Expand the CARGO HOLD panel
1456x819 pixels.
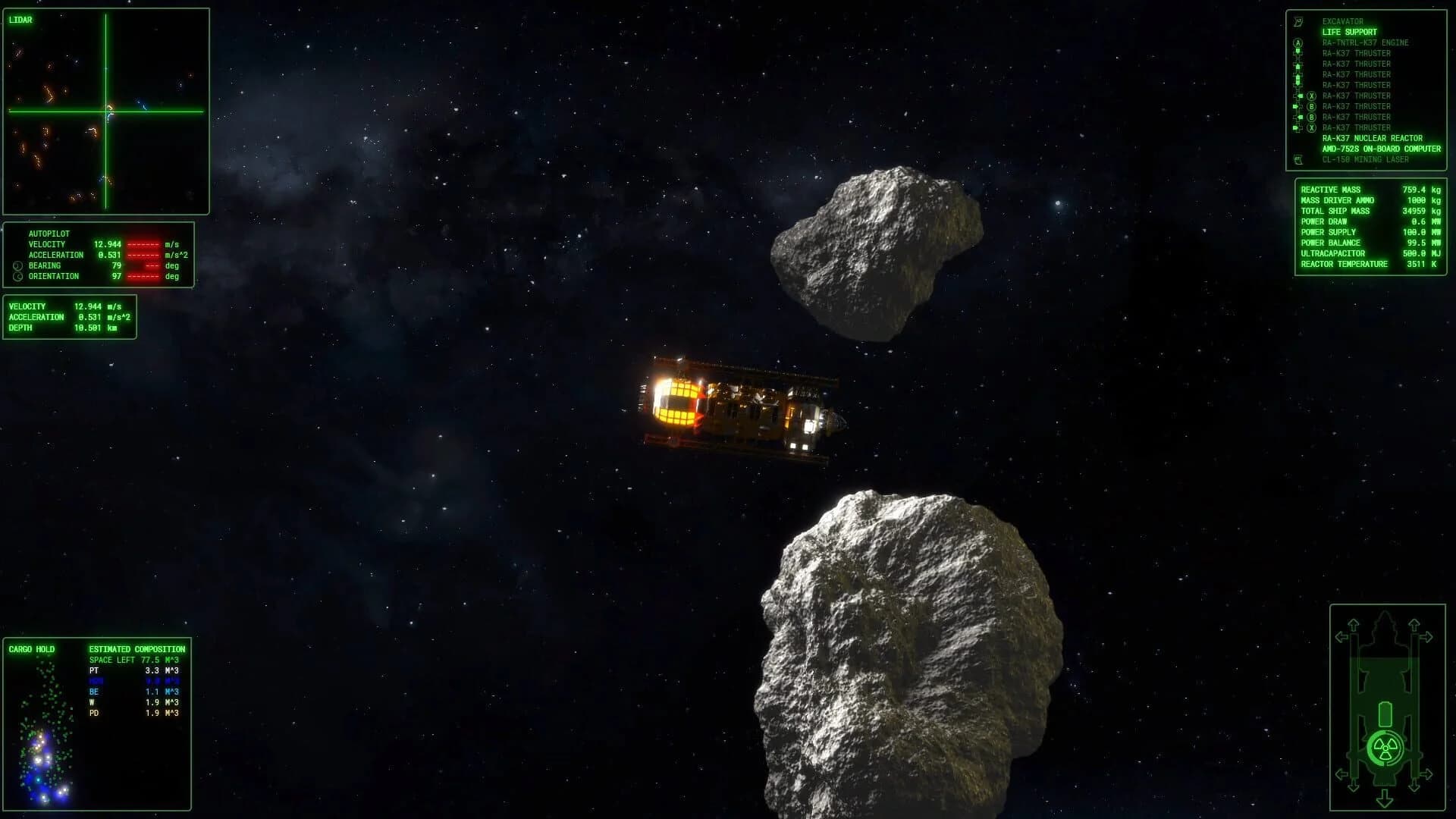(x=30, y=649)
